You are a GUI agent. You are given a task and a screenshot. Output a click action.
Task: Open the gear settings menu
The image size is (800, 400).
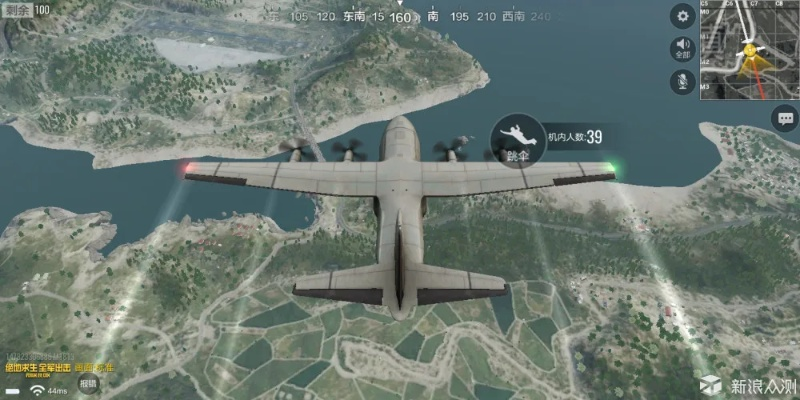click(683, 16)
